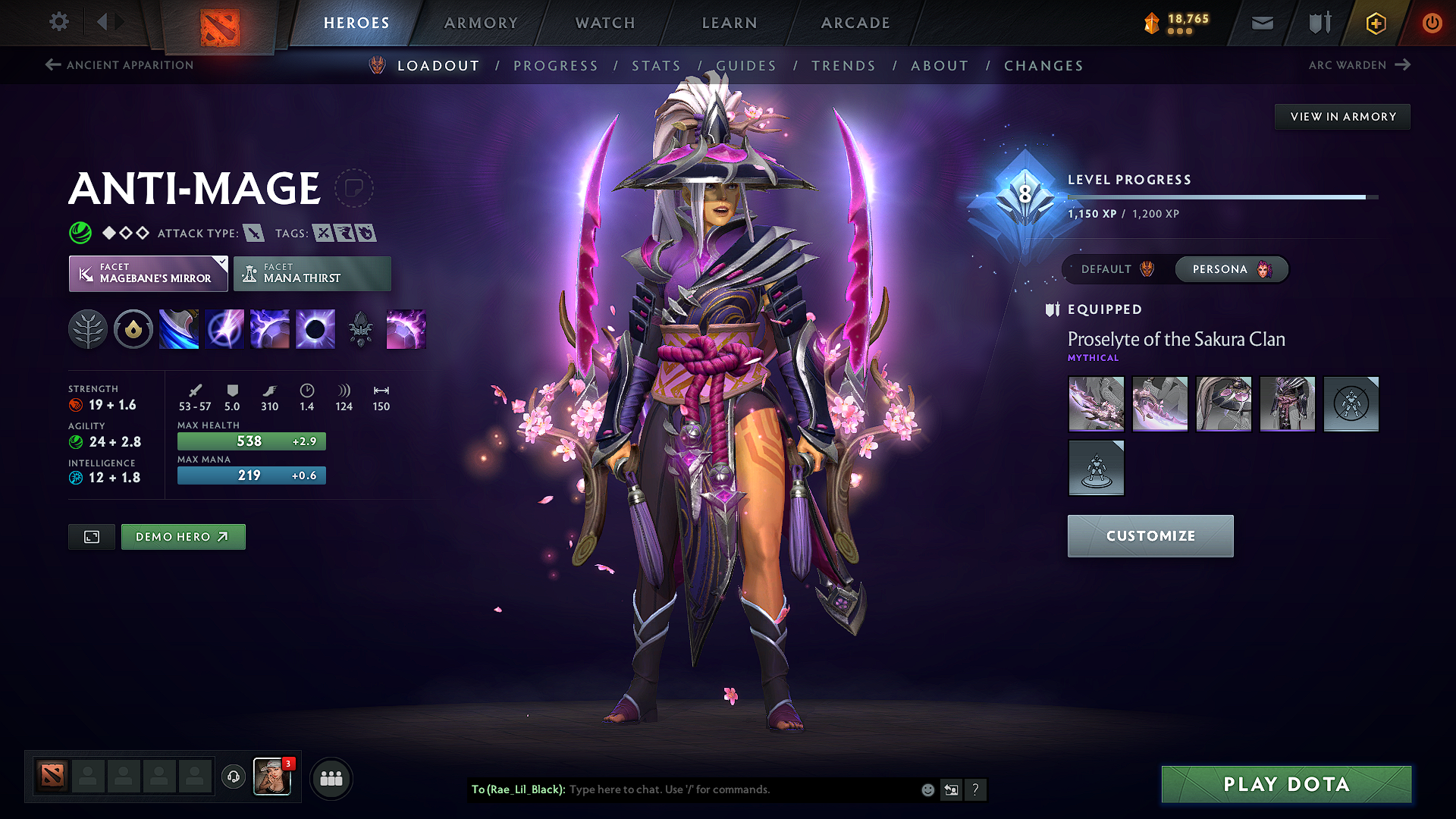
Task: Open the mail notifications icon
Action: point(1261,23)
